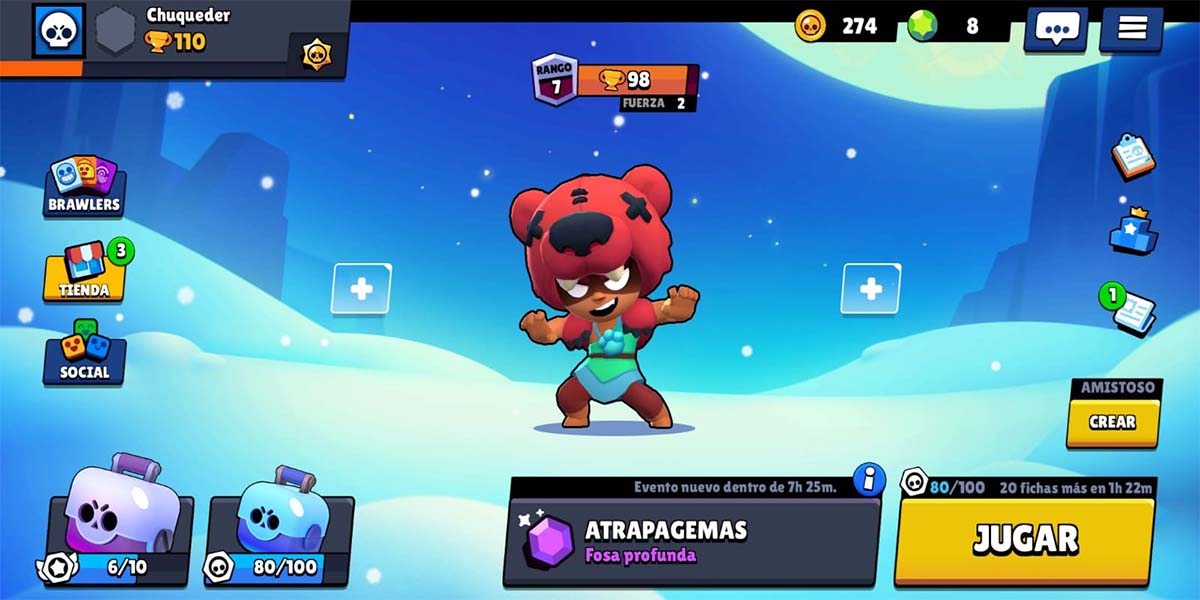Image resolution: width=1200 pixels, height=600 pixels.
Task: View the trophy road progress of 110
Action: click(x=175, y=42)
